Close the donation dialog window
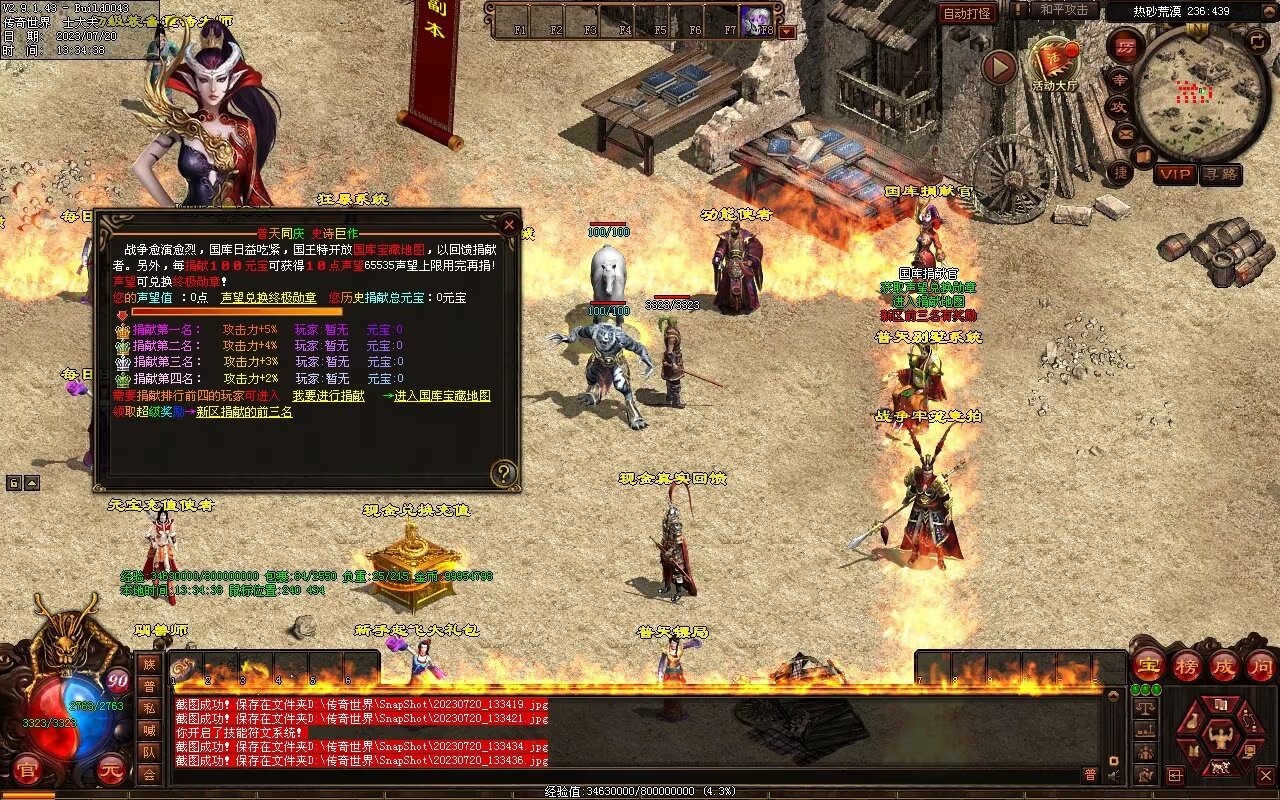The image size is (1280, 800). pos(509,225)
